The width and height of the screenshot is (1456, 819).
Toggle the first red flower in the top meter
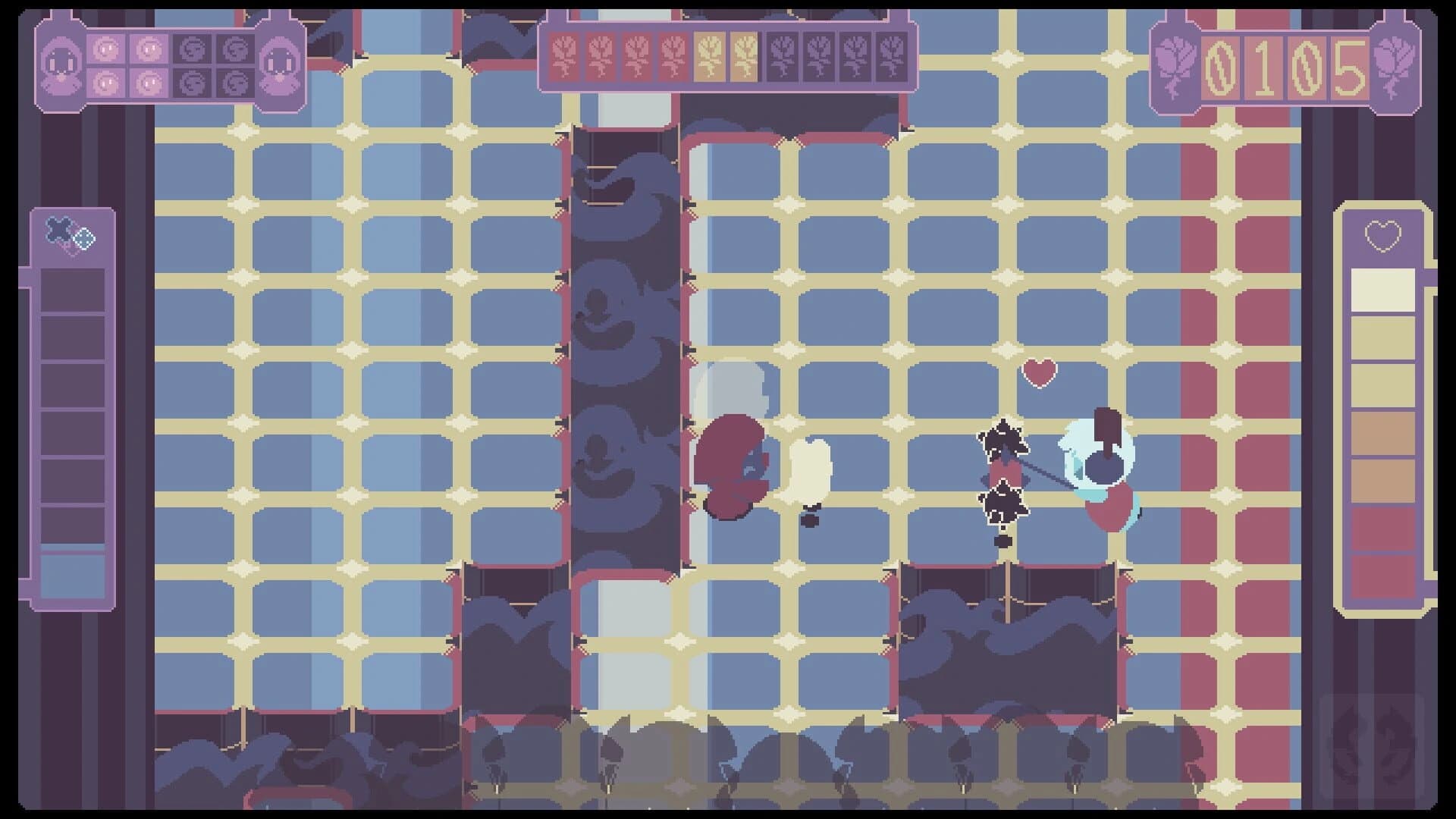(565, 57)
